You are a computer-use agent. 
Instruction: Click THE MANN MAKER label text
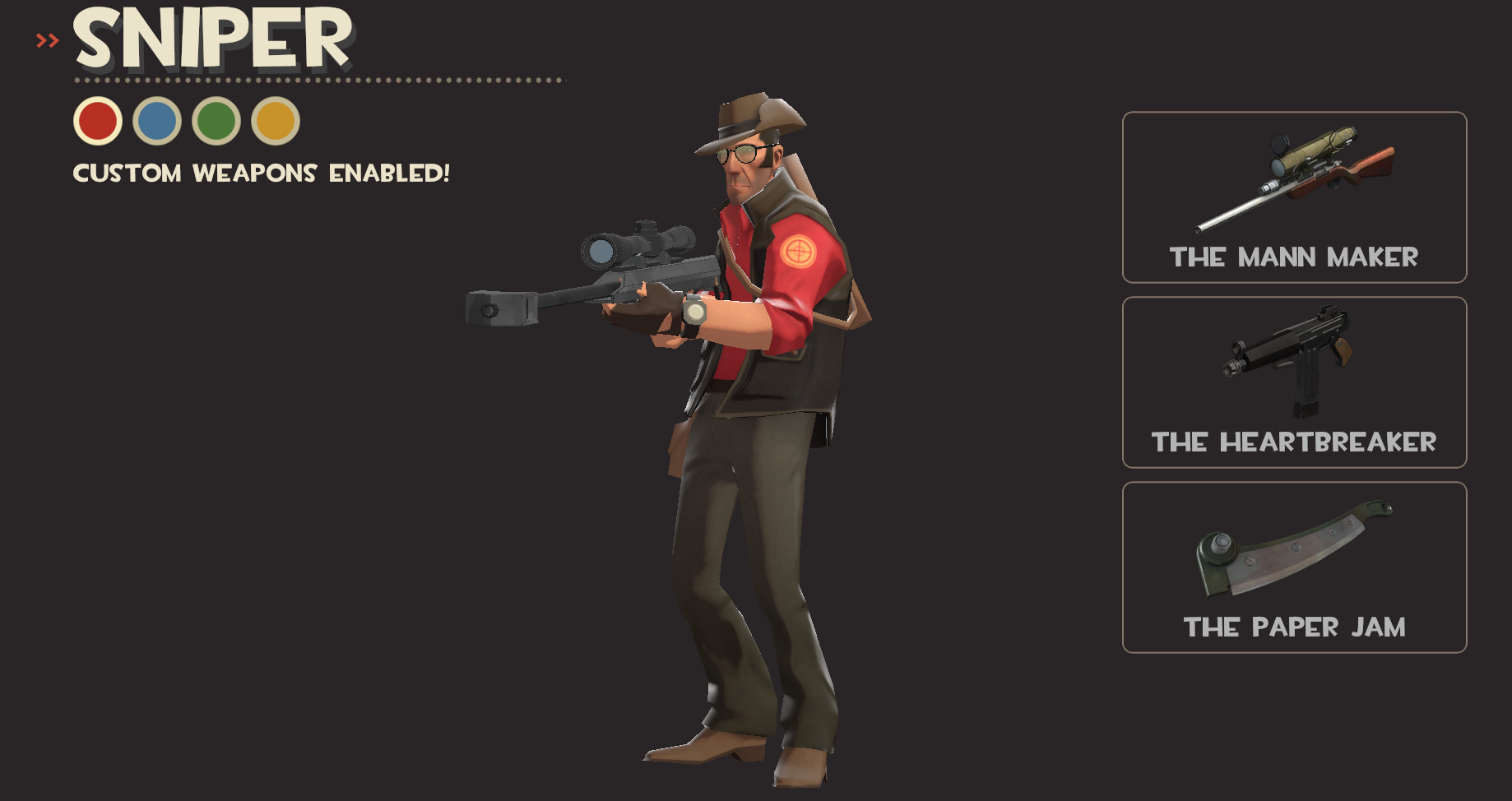pyautogui.click(x=1294, y=257)
